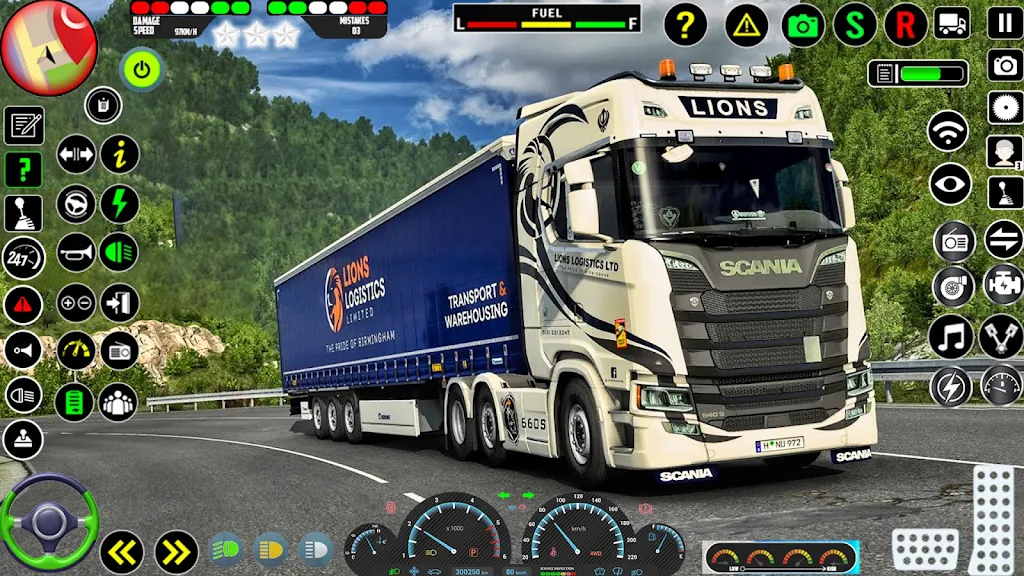The height and width of the screenshot is (576, 1024).
Task: Tap the accelerator pedal
Action: tap(992, 518)
